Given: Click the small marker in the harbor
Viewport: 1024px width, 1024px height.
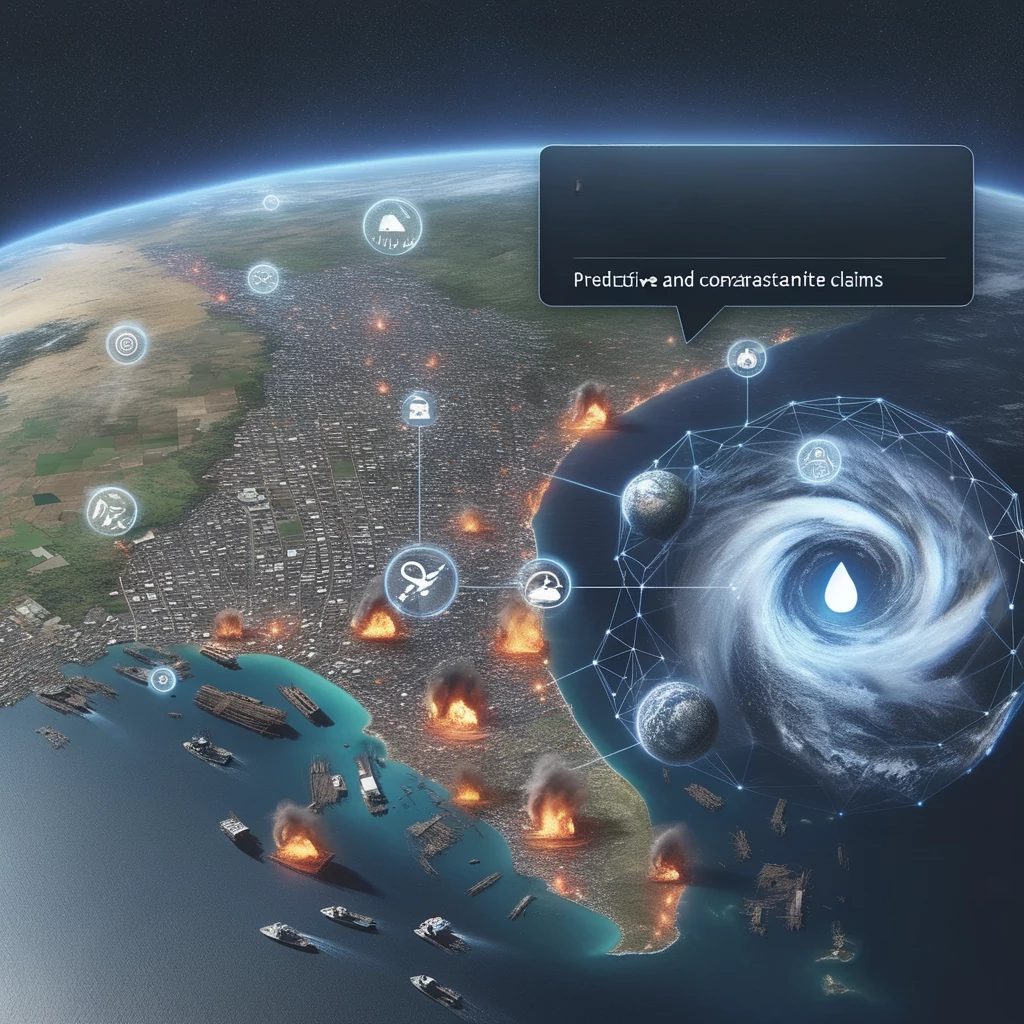Looking at the screenshot, I should pyautogui.click(x=161, y=679).
